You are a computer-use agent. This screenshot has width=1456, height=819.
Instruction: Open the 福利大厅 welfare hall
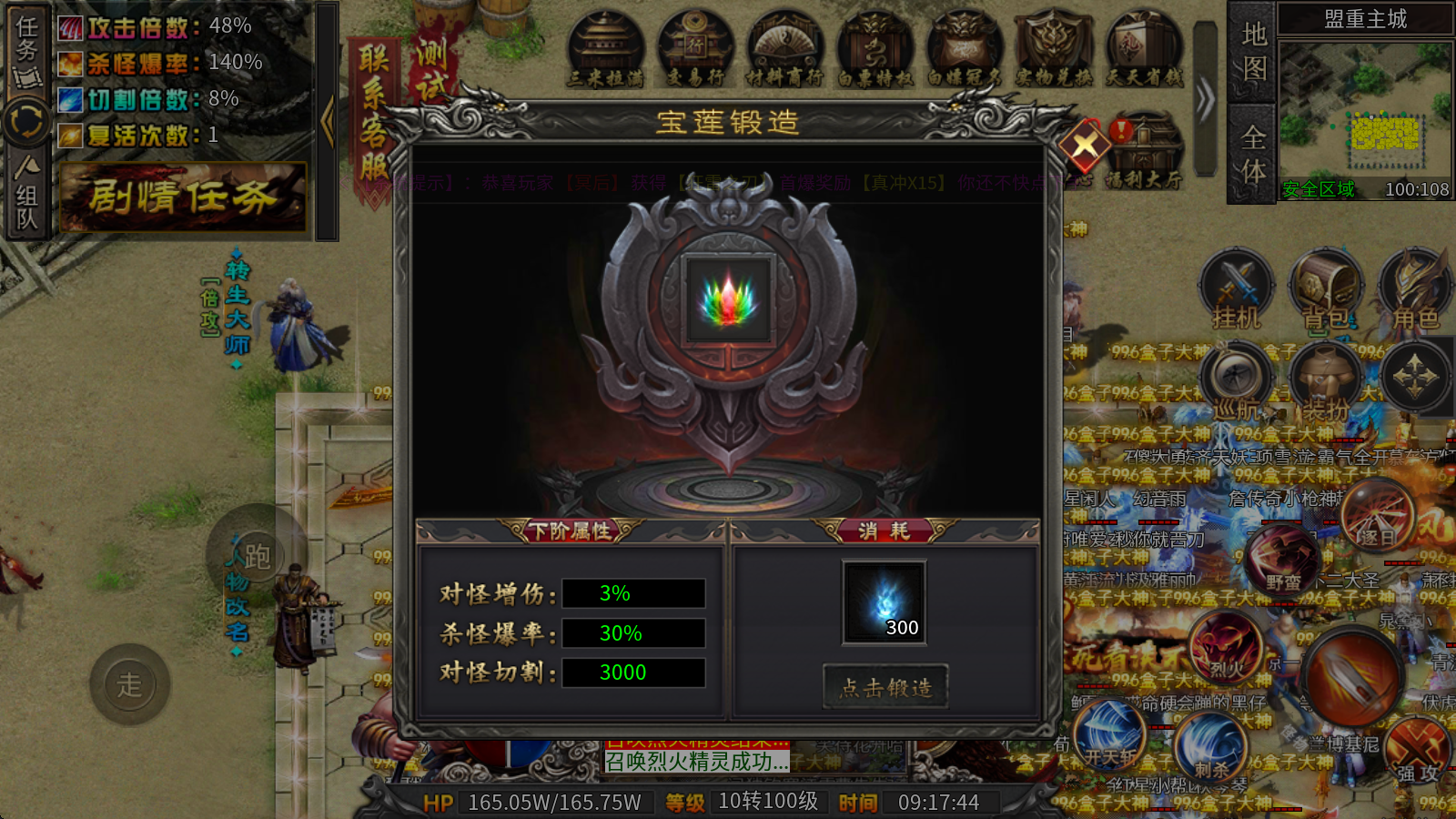click(x=1144, y=151)
